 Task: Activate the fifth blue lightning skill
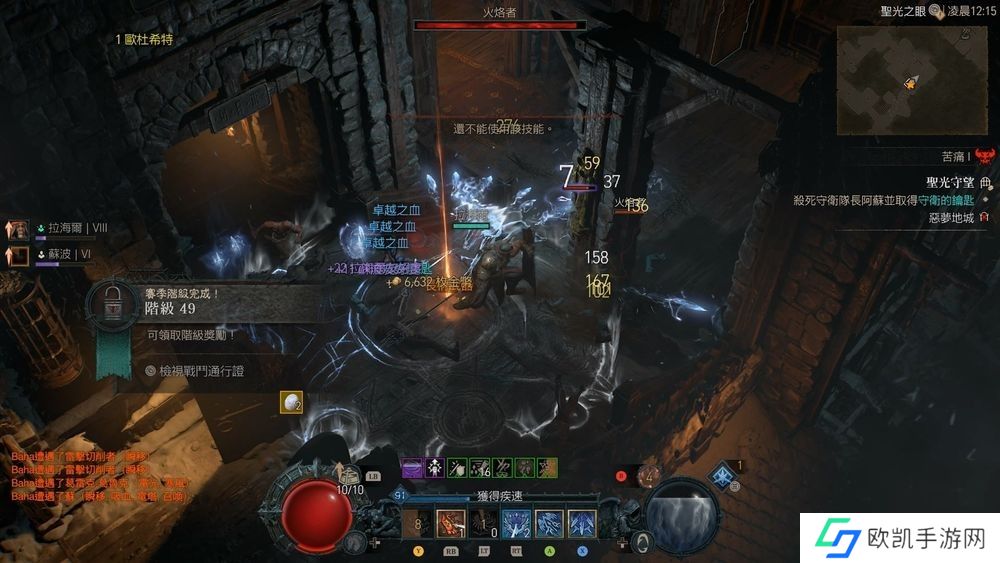[549, 522]
